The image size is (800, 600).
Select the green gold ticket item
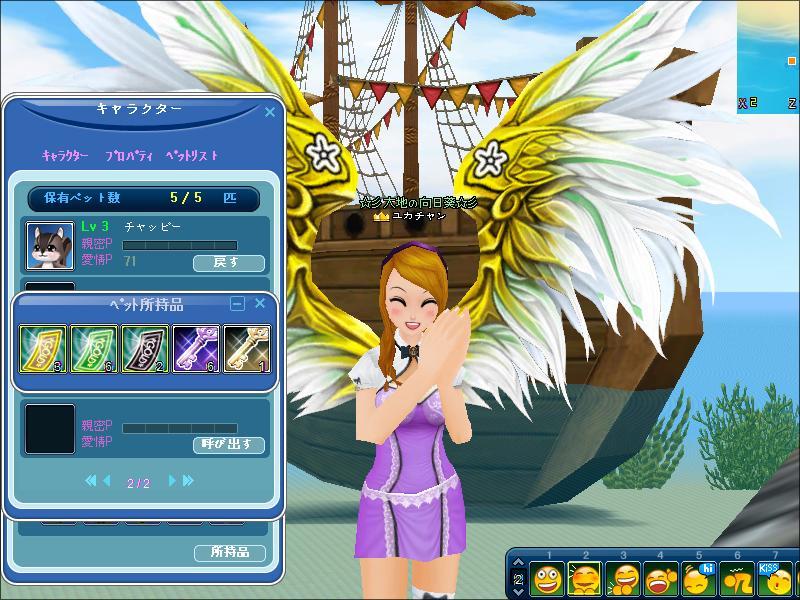(94, 350)
